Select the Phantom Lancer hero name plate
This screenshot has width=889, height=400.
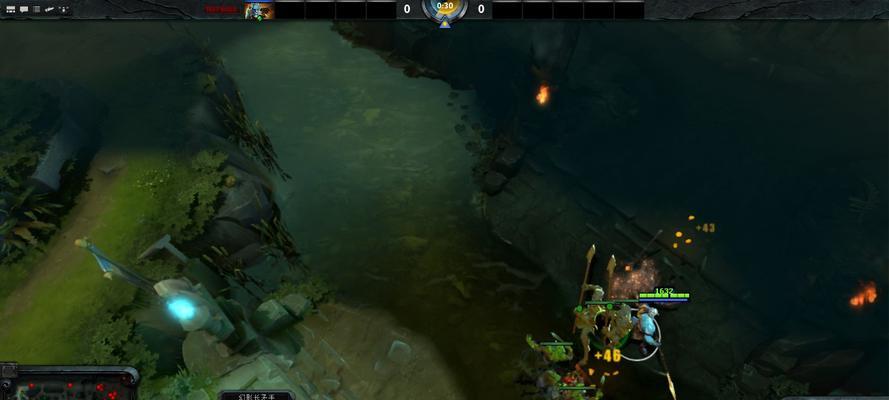(x=255, y=395)
